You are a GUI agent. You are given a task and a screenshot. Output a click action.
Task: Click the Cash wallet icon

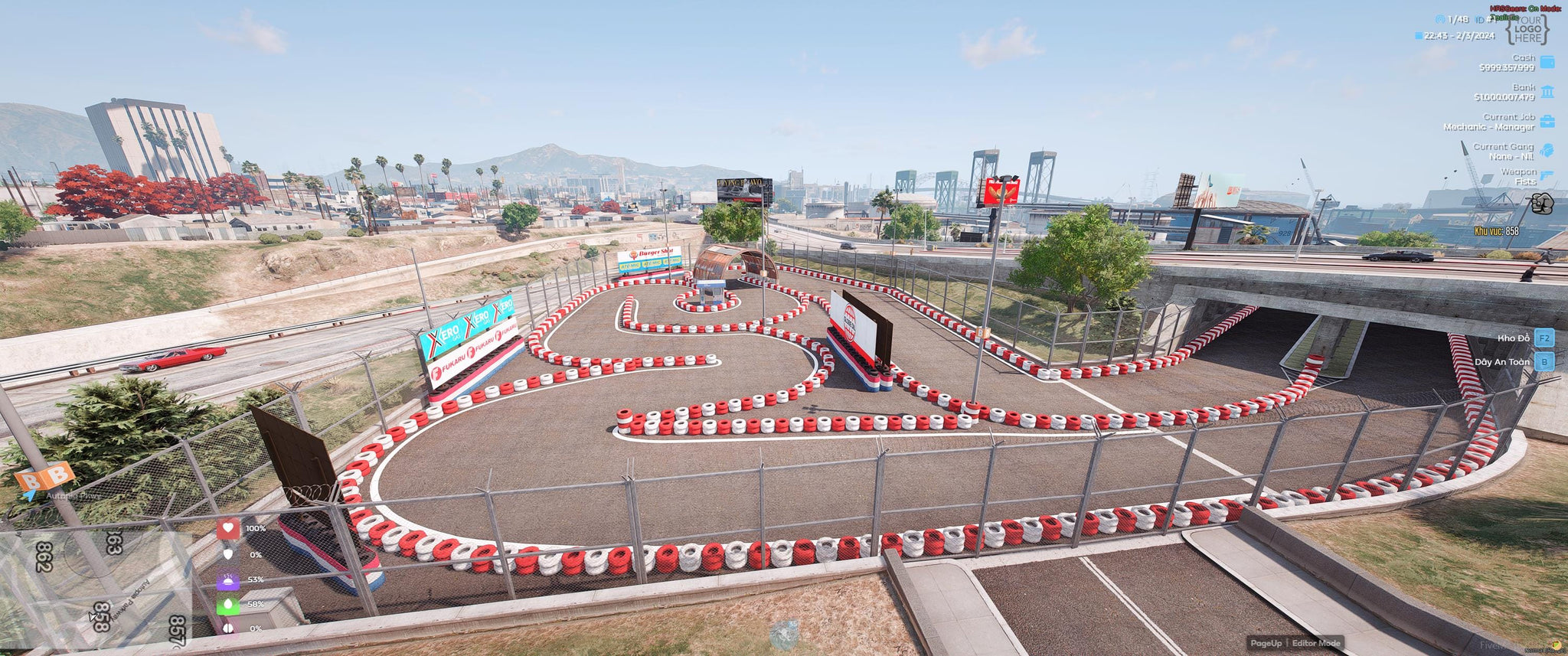1547,62
